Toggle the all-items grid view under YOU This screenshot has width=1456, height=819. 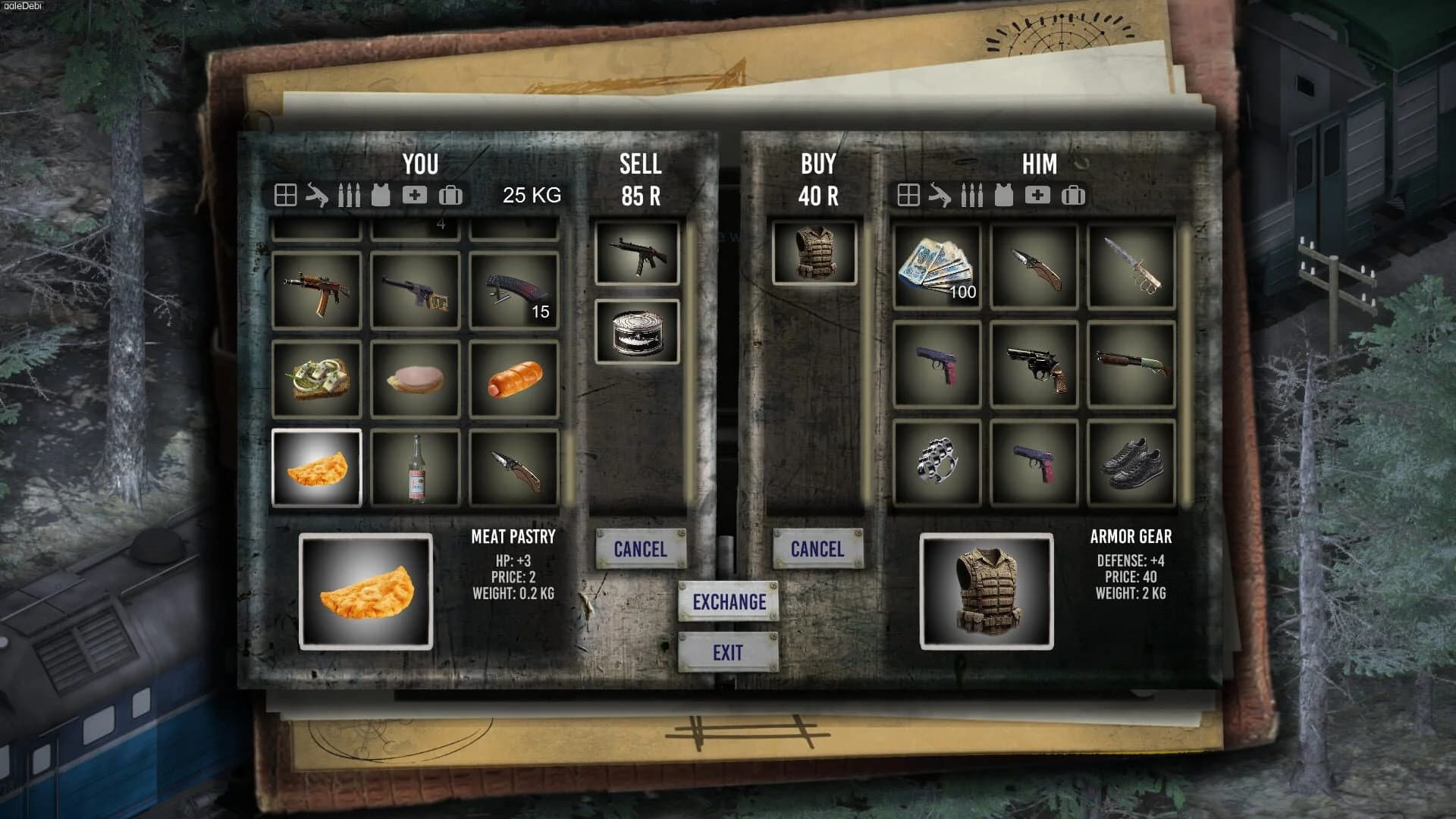tap(284, 196)
